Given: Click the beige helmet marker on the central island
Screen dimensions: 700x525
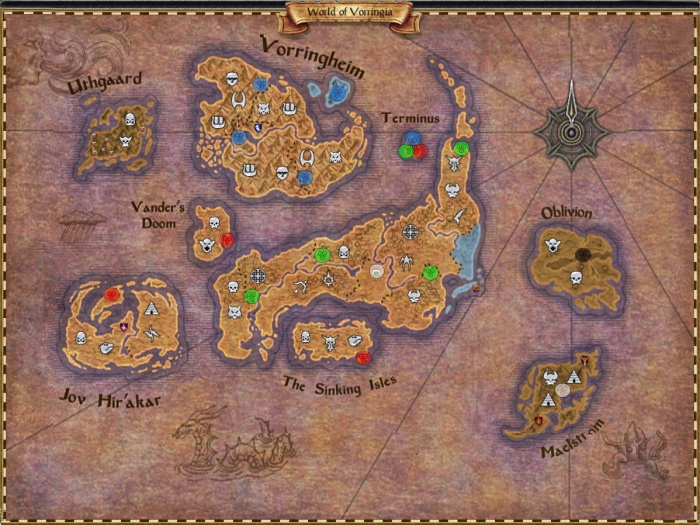Looking at the screenshot, I should (377, 271).
